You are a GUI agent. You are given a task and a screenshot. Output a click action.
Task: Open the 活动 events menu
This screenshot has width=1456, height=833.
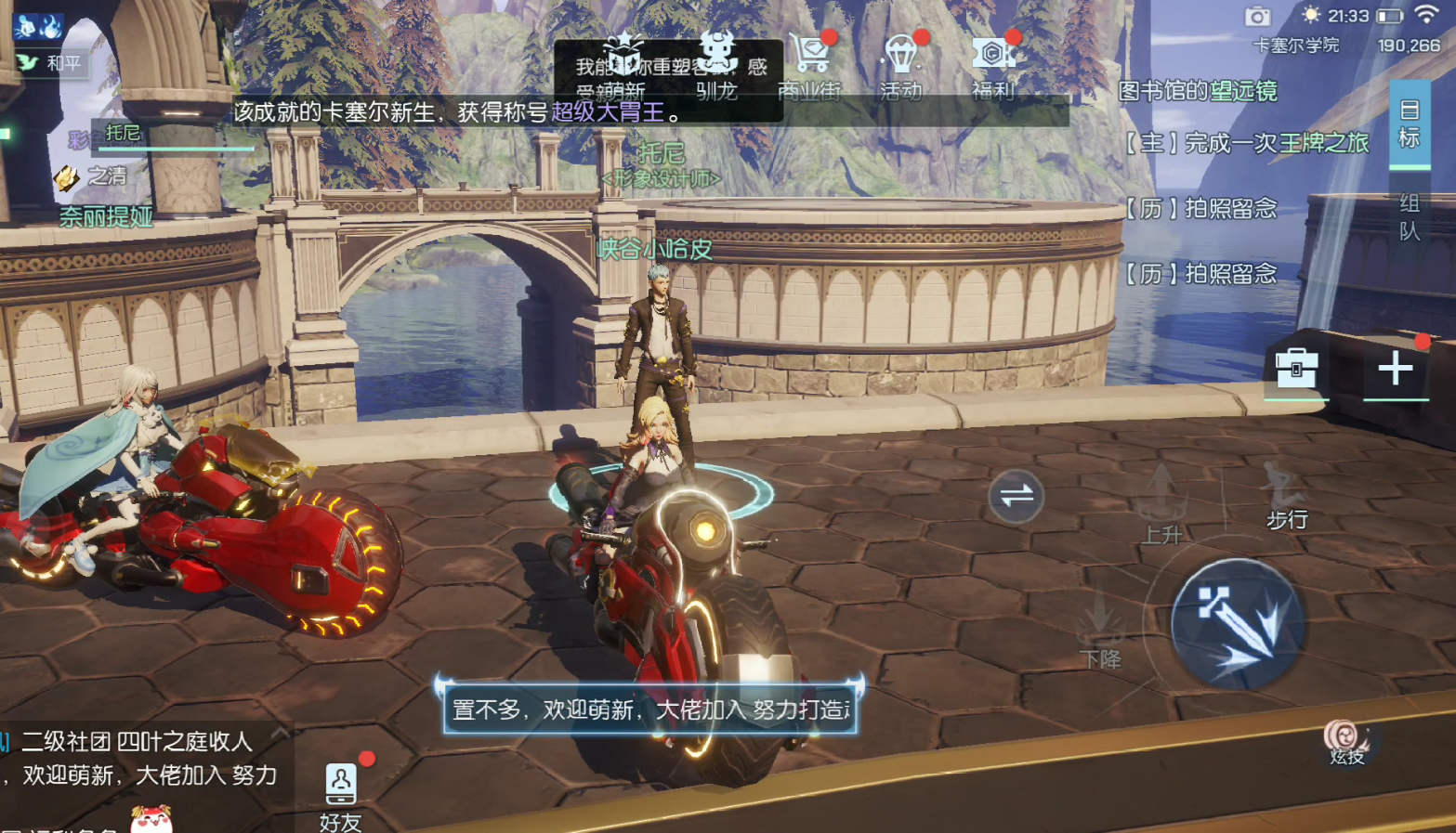[x=900, y=61]
